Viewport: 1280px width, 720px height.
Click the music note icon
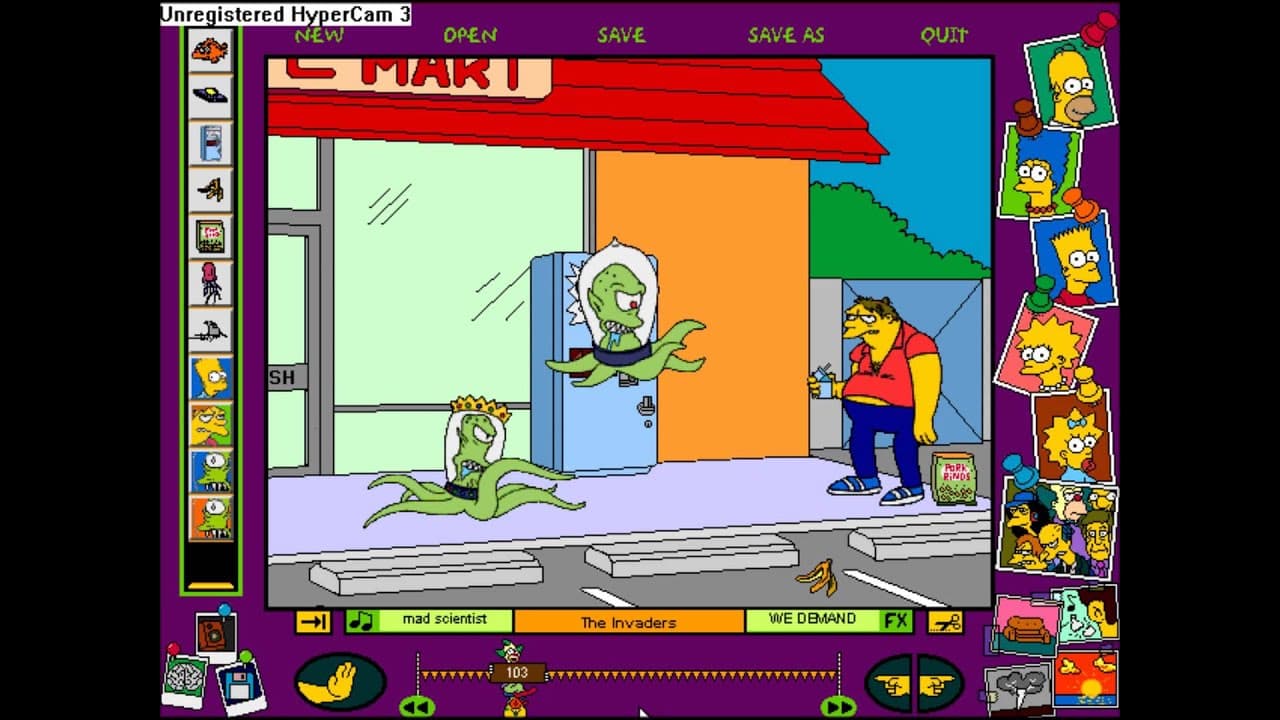coord(360,620)
